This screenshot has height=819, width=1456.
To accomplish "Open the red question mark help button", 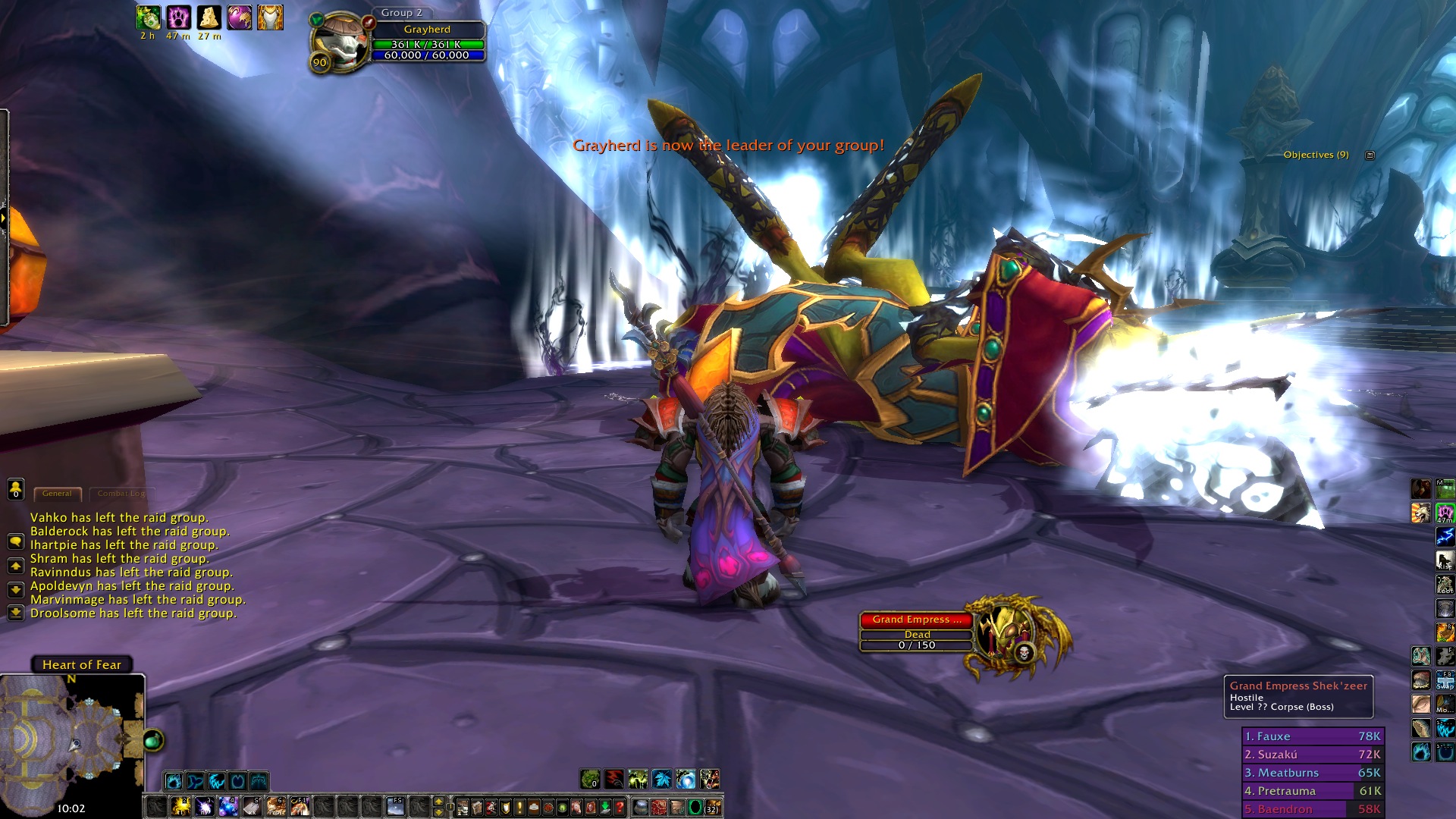I will [620, 808].
